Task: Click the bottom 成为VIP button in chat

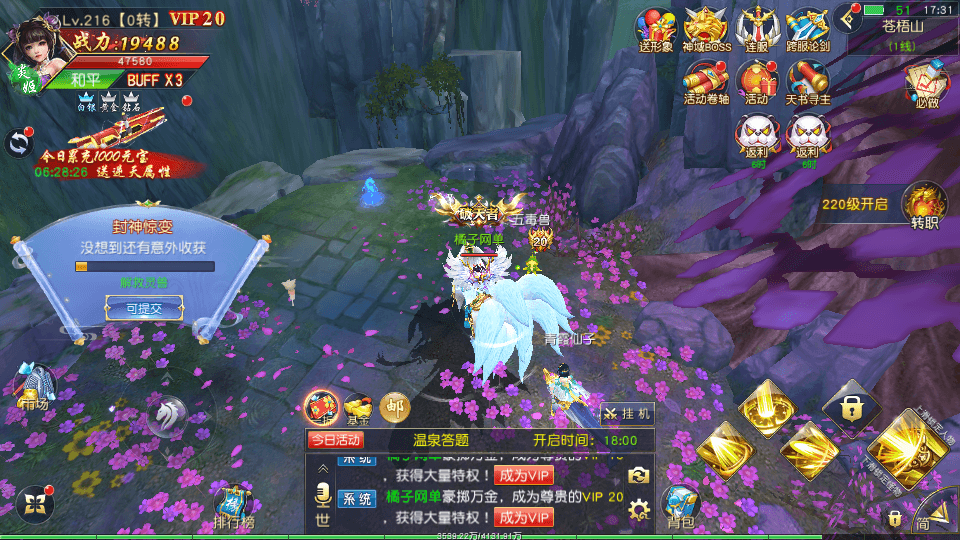Action: click(523, 517)
